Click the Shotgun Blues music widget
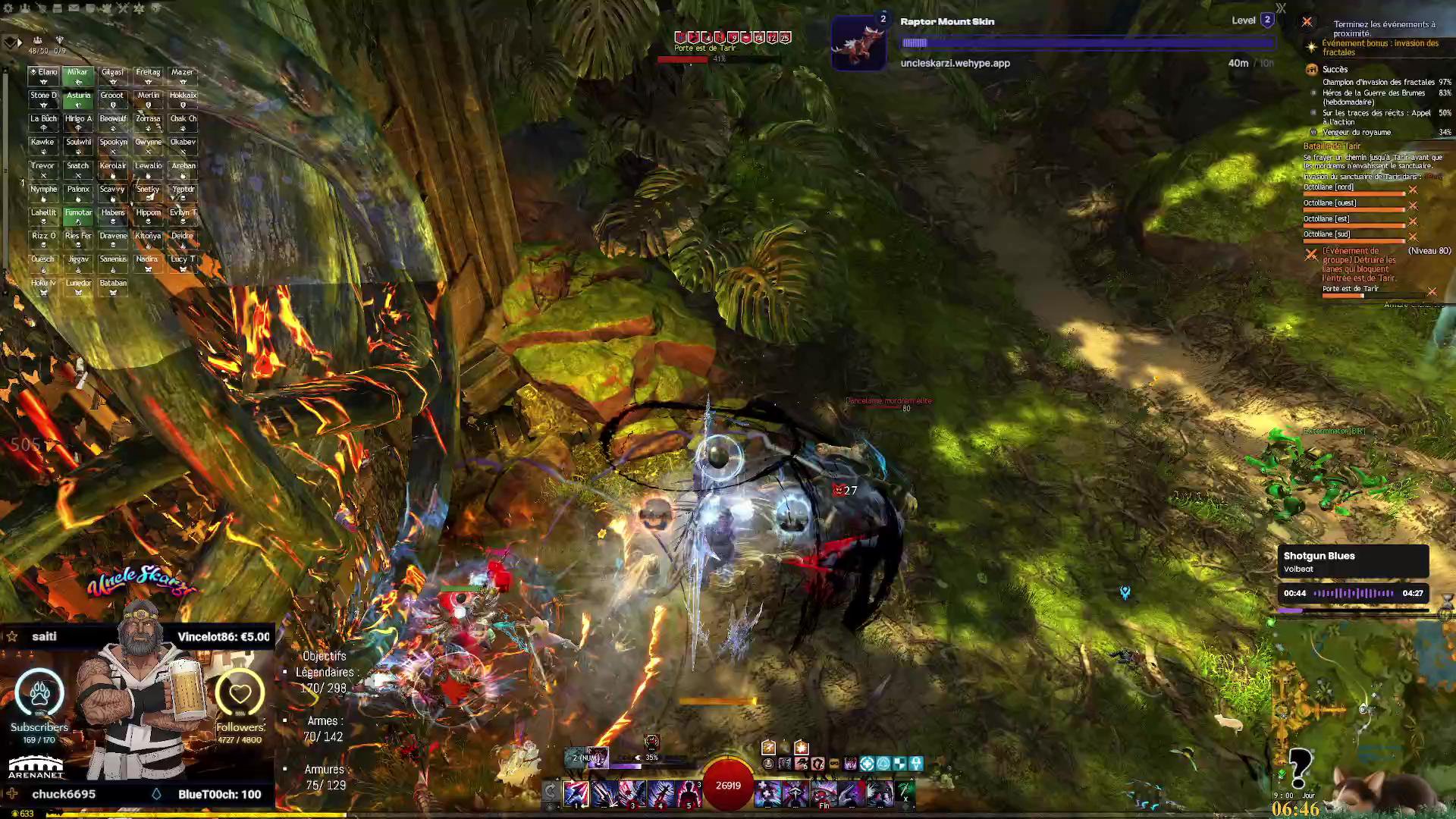Viewport: 1456px width, 819px height. tap(1353, 562)
